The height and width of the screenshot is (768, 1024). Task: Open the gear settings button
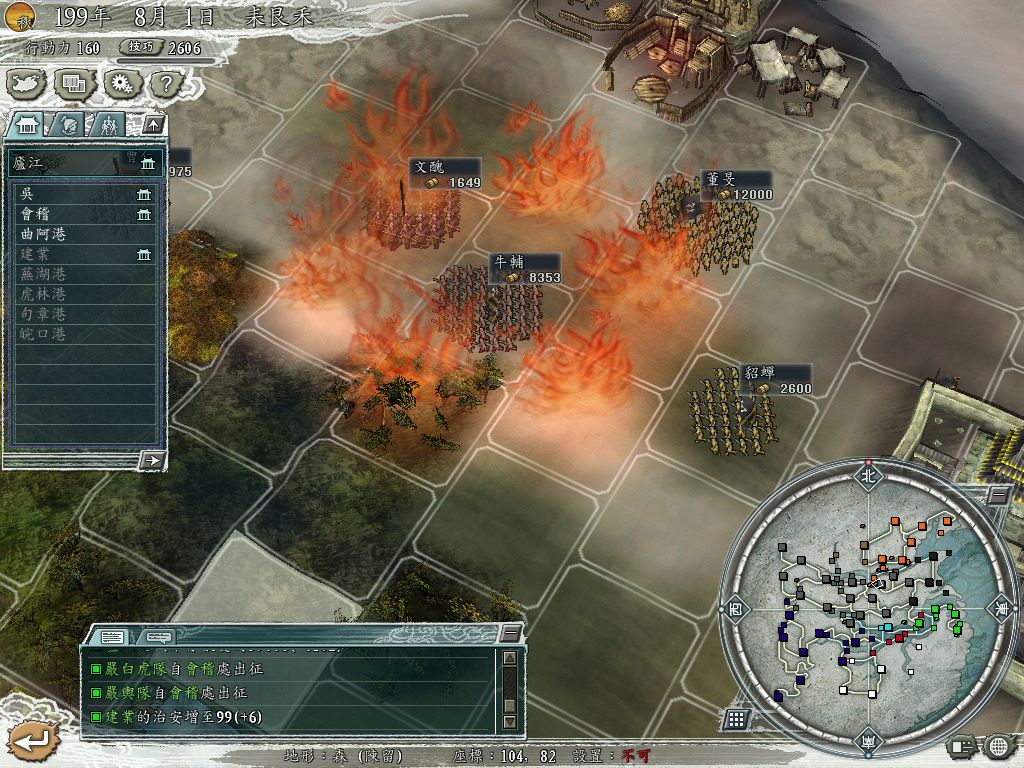coord(121,84)
